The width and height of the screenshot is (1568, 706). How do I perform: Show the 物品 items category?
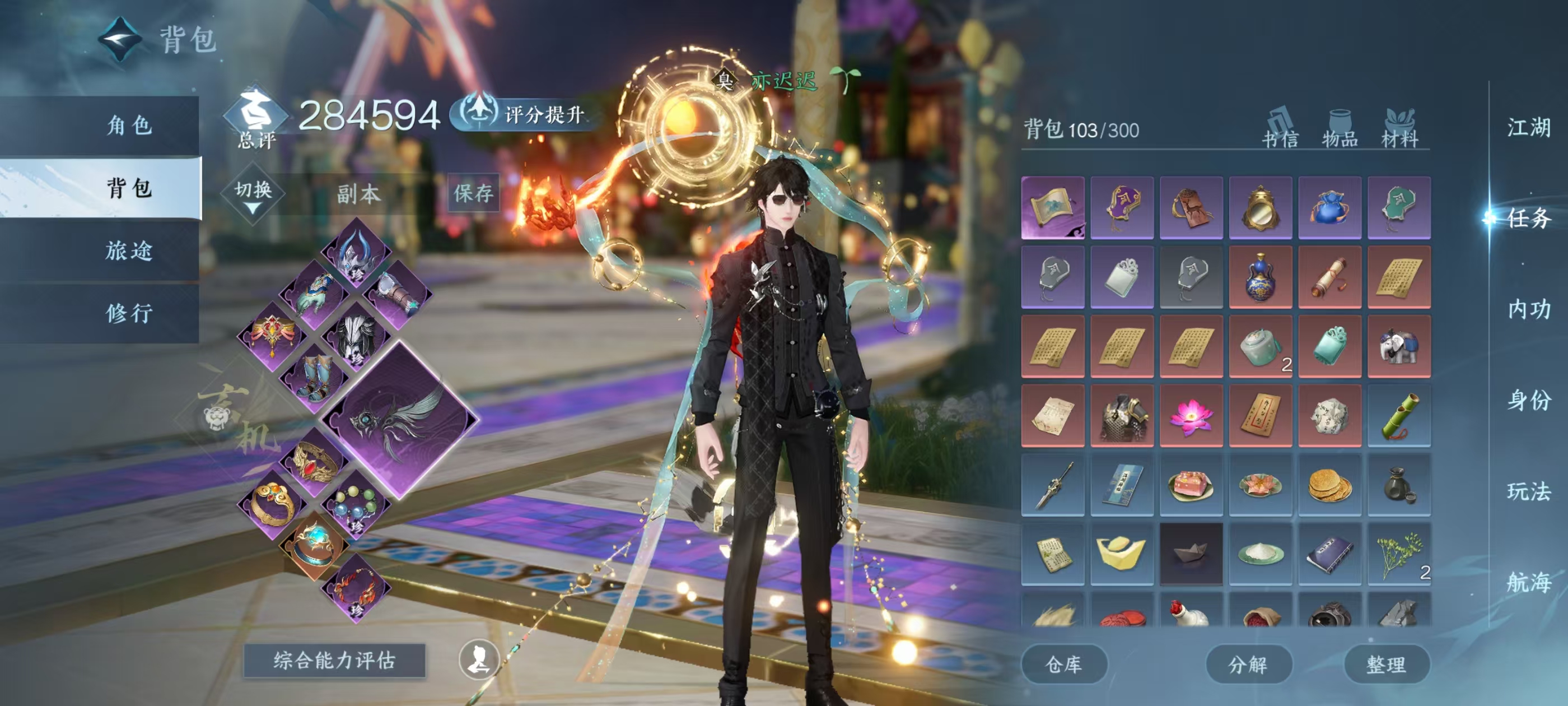click(1340, 129)
